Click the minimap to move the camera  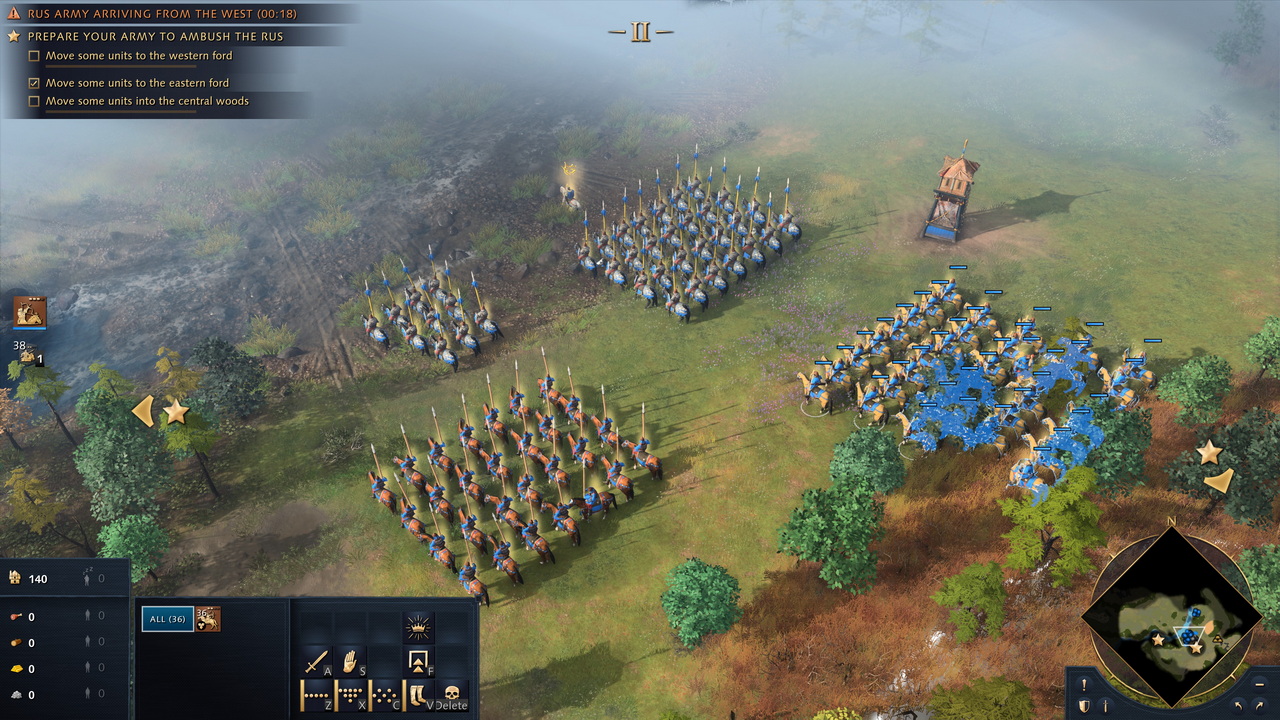coord(1171,617)
